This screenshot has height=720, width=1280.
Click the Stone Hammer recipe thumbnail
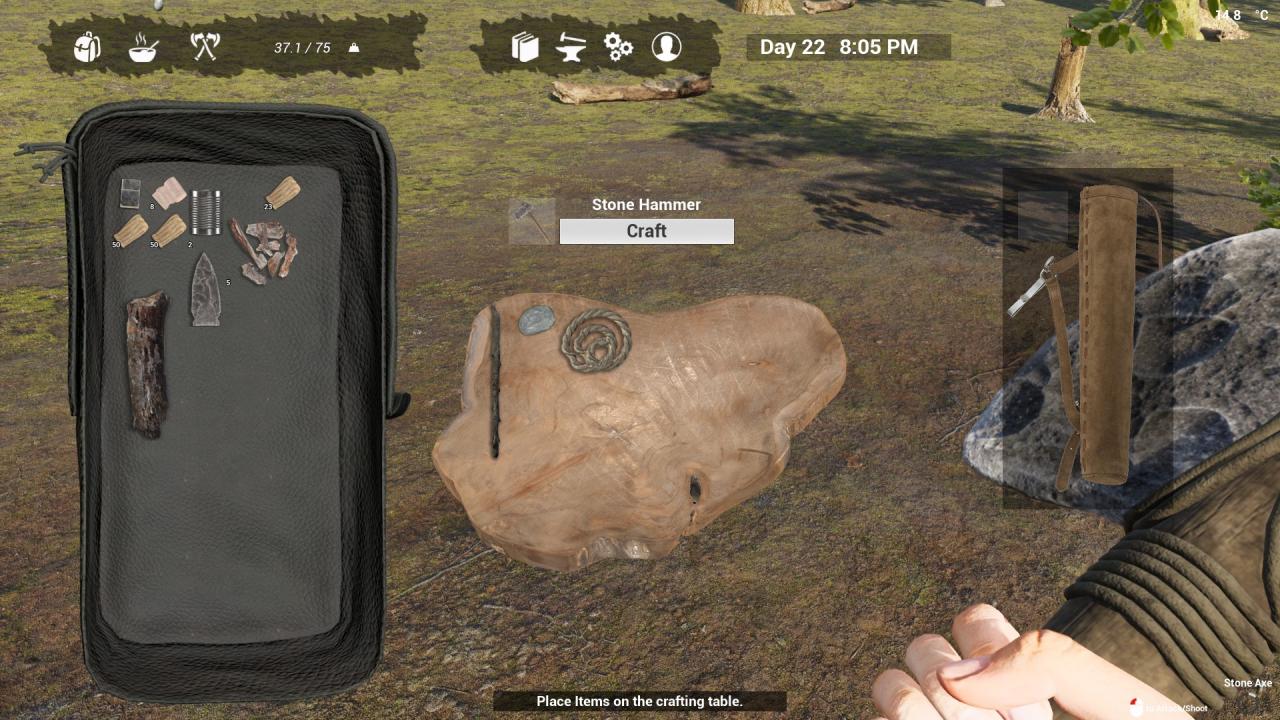(531, 222)
